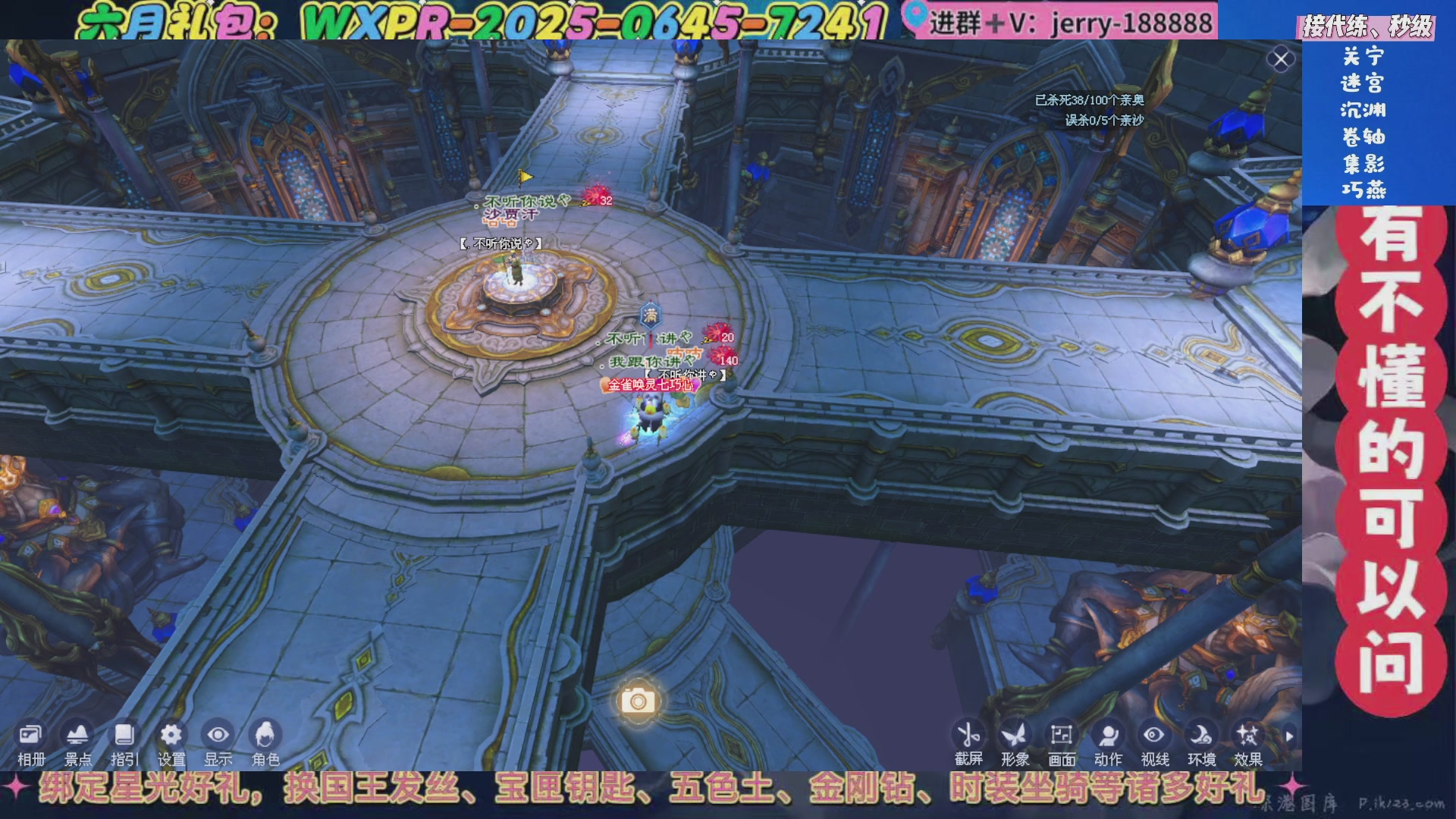Expand more tools via right arrow chevron
Image resolution: width=1456 pixels, height=819 pixels.
point(1291,734)
